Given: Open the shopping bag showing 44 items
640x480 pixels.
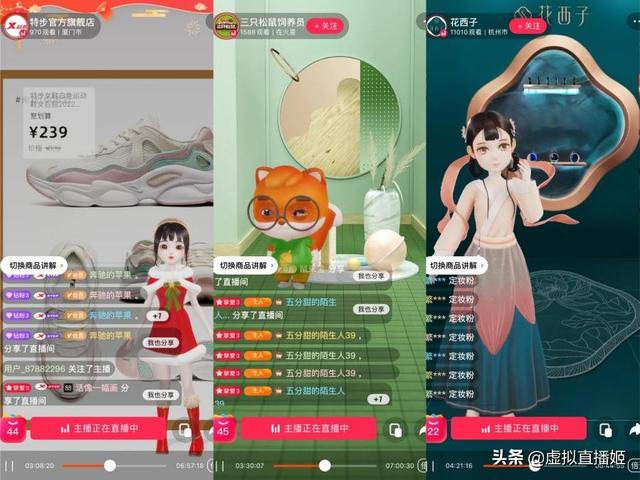Looking at the screenshot, I should pos(13,428).
